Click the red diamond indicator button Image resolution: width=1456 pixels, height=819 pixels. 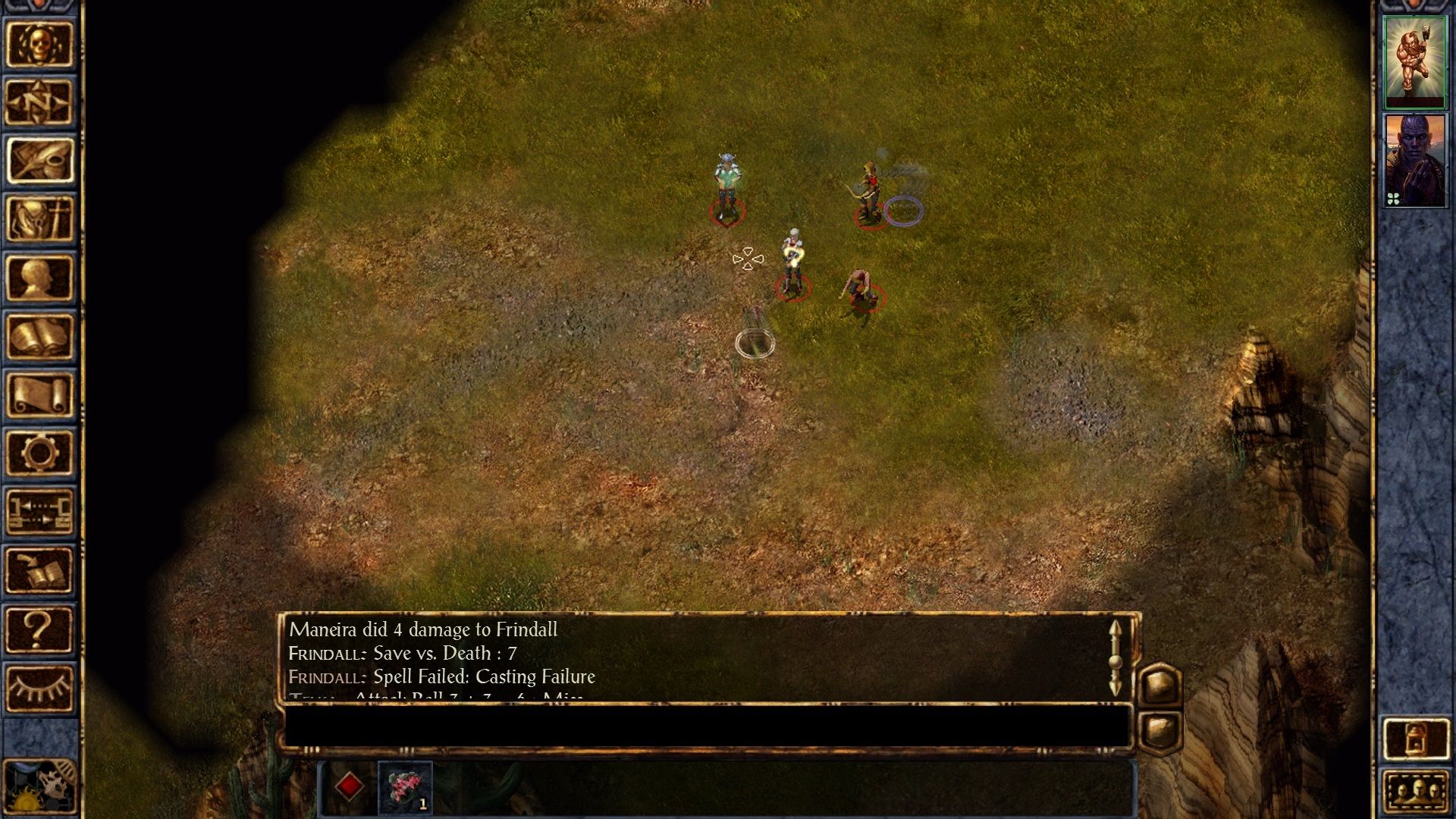(349, 787)
